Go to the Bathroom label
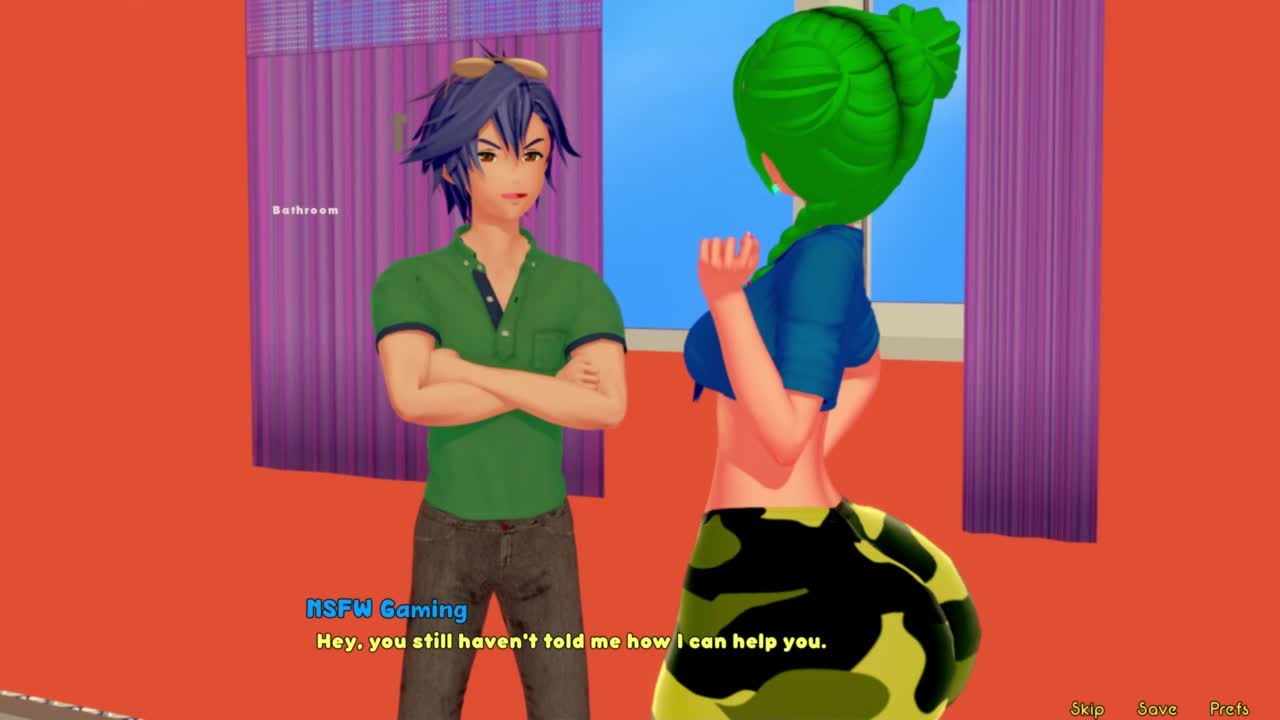The height and width of the screenshot is (720, 1280). [305, 210]
